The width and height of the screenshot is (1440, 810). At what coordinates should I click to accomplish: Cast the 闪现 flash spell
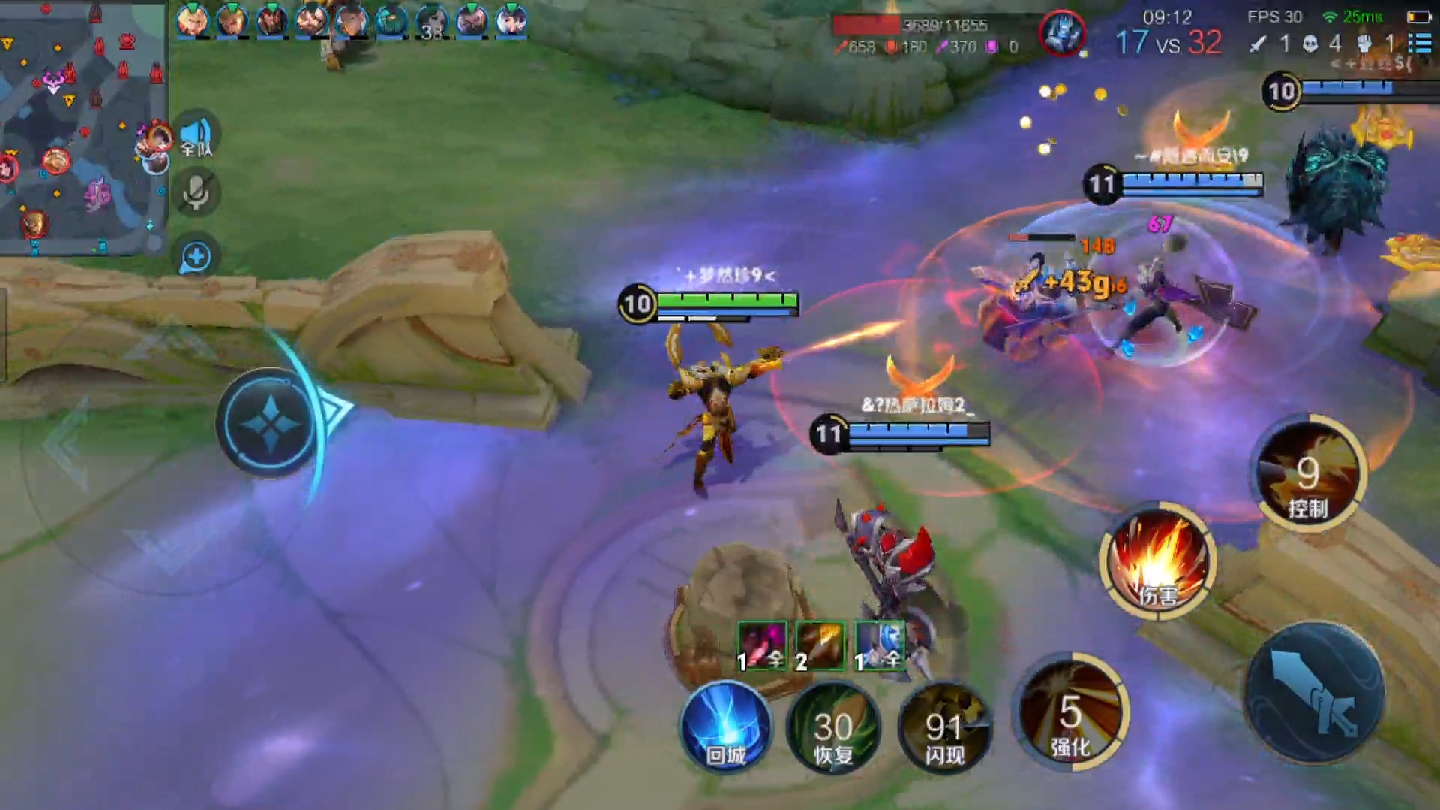[945, 727]
